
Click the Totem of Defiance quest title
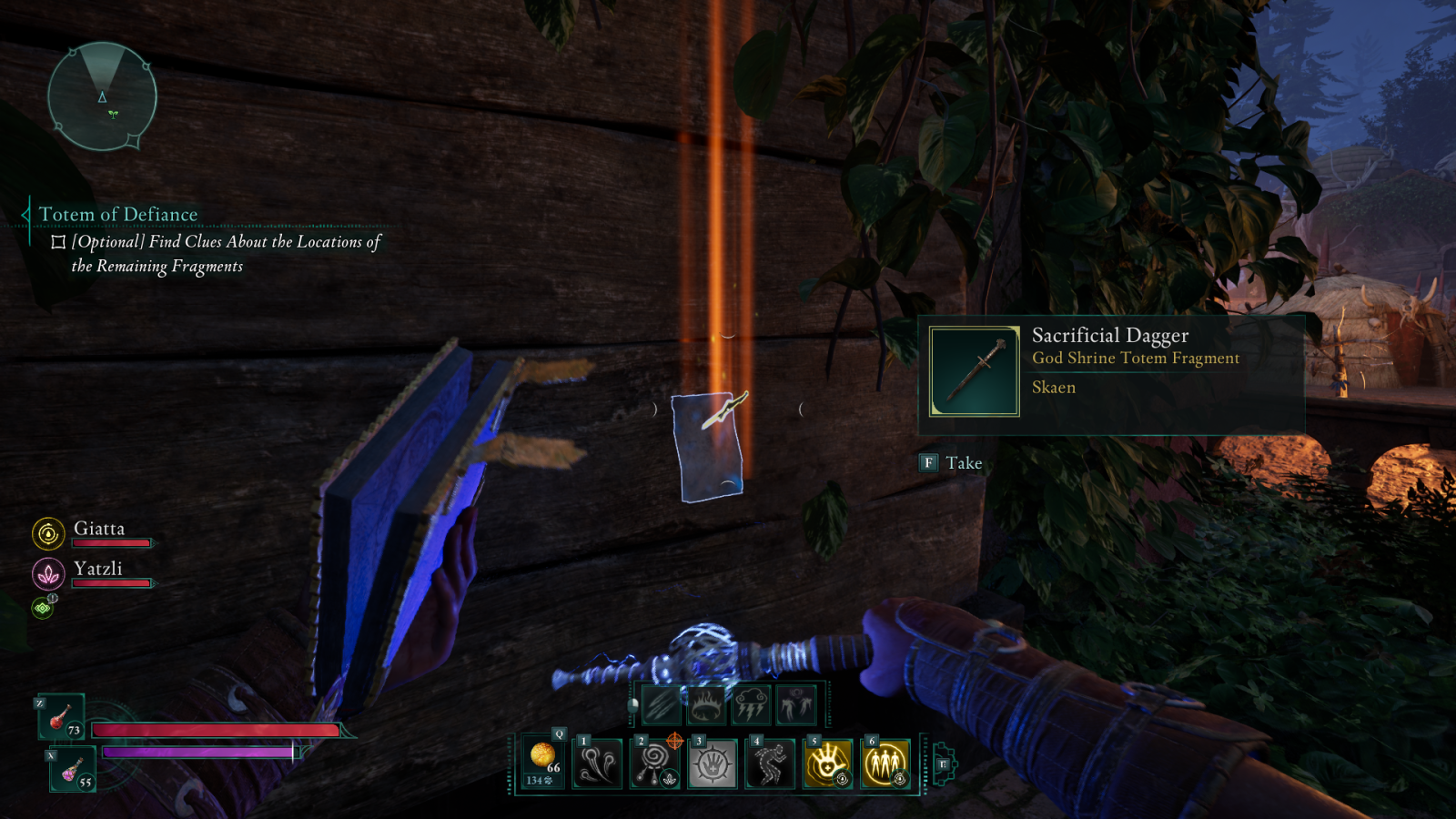coord(117,213)
